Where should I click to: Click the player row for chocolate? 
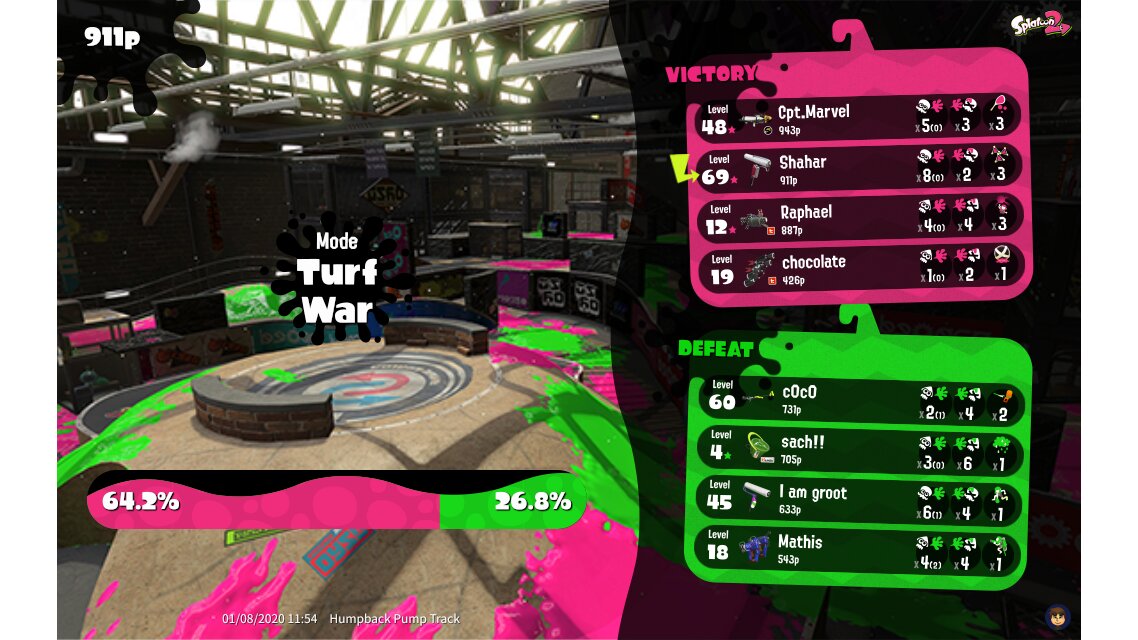(858, 267)
